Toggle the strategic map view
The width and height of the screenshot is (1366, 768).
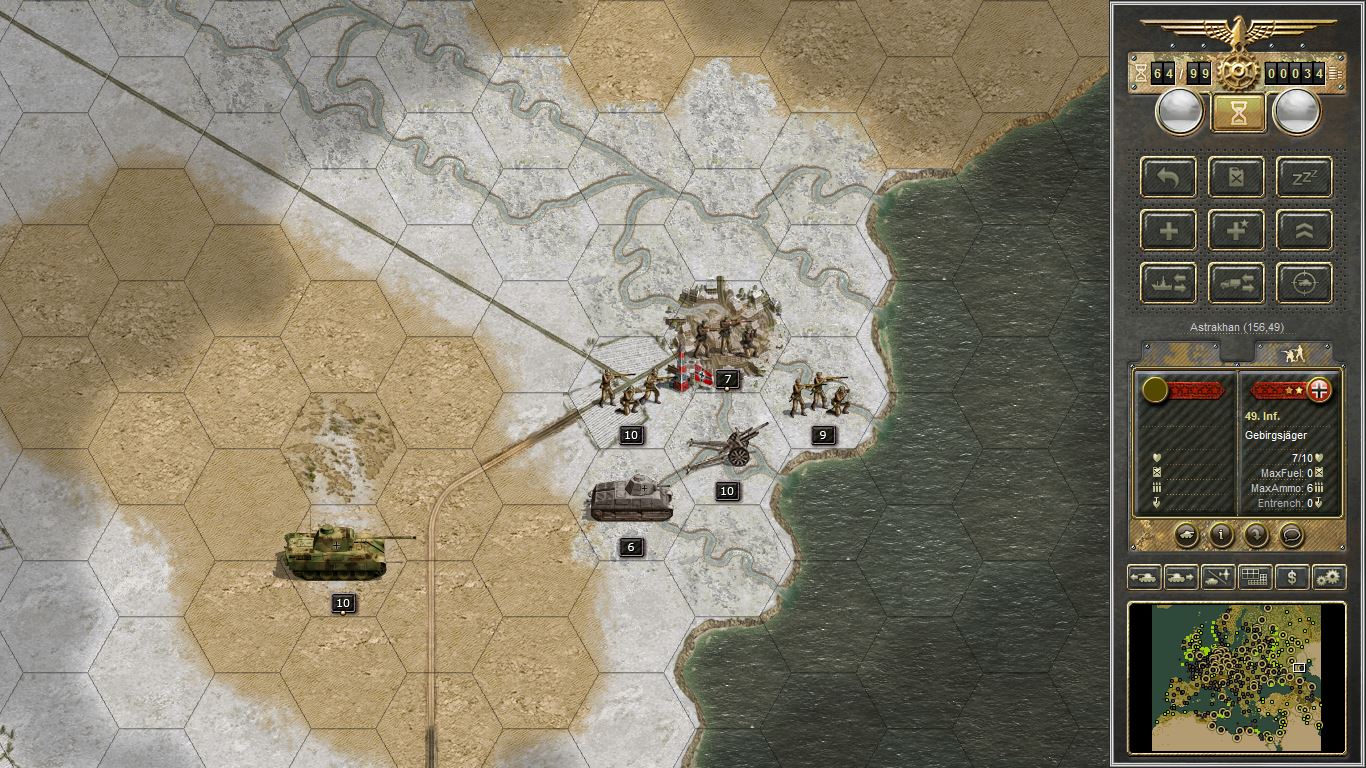(1255, 577)
